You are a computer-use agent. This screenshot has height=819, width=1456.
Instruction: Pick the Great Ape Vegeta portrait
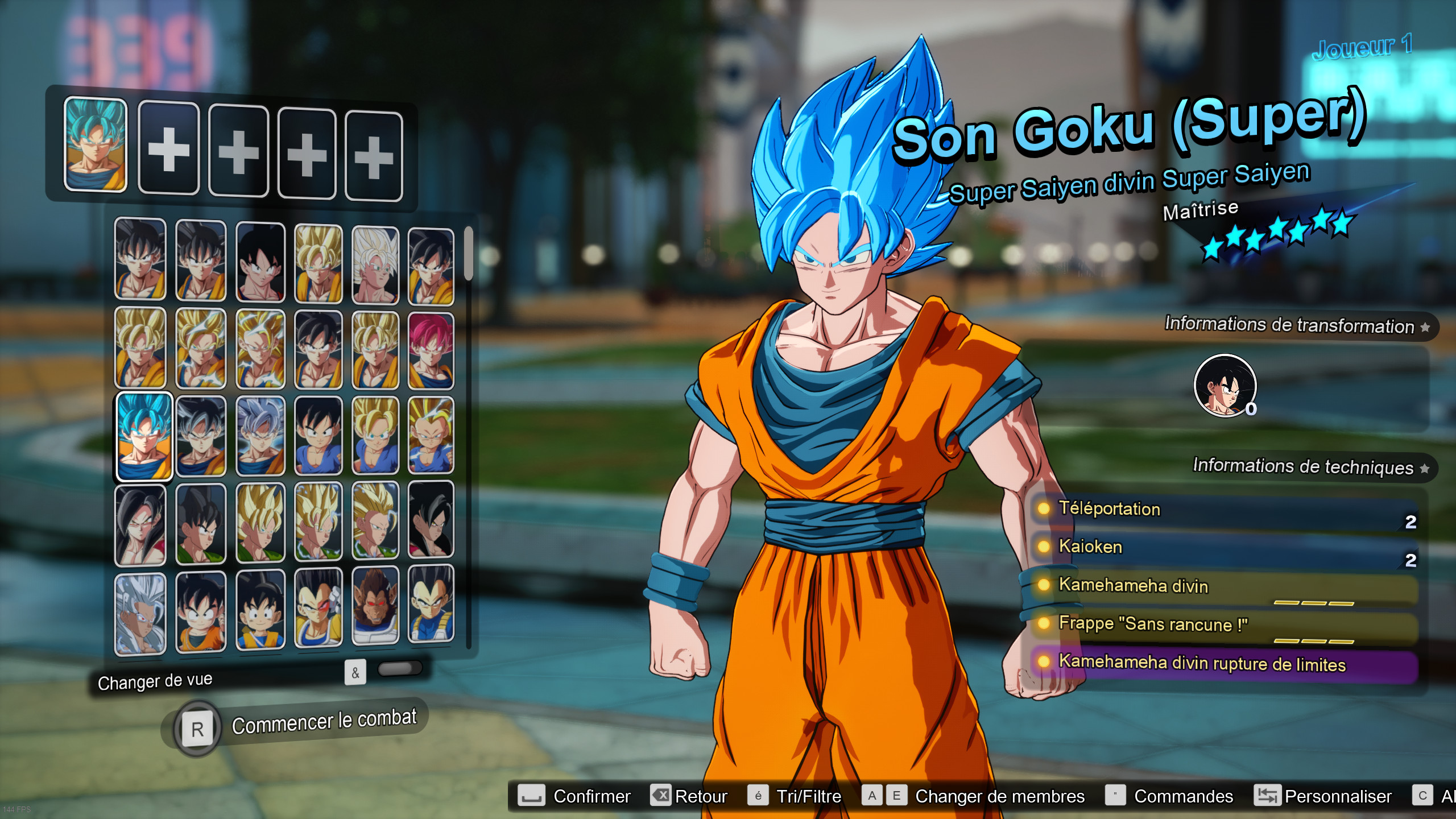tap(375, 606)
